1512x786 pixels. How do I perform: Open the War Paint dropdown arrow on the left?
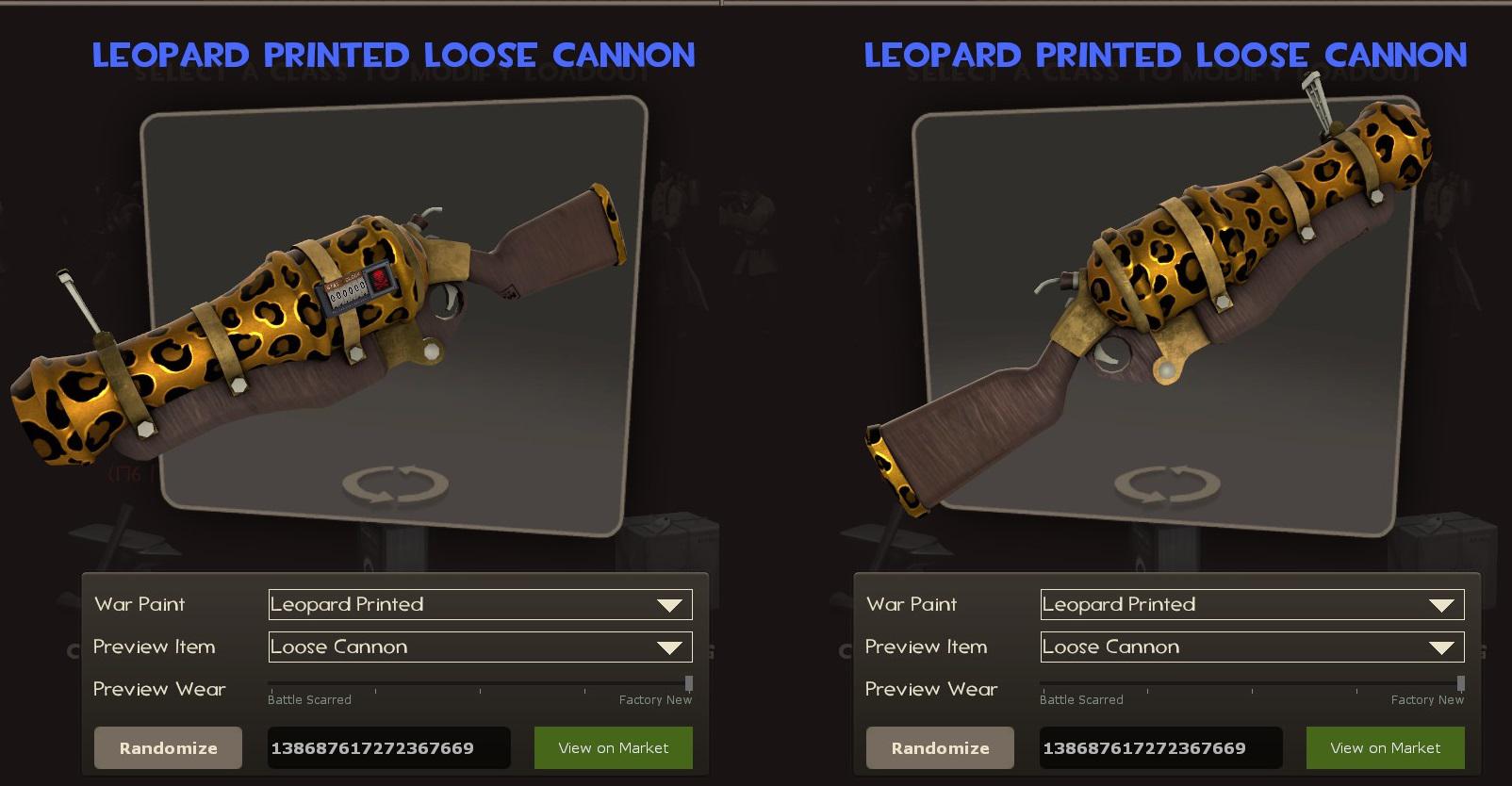pyautogui.click(x=671, y=604)
